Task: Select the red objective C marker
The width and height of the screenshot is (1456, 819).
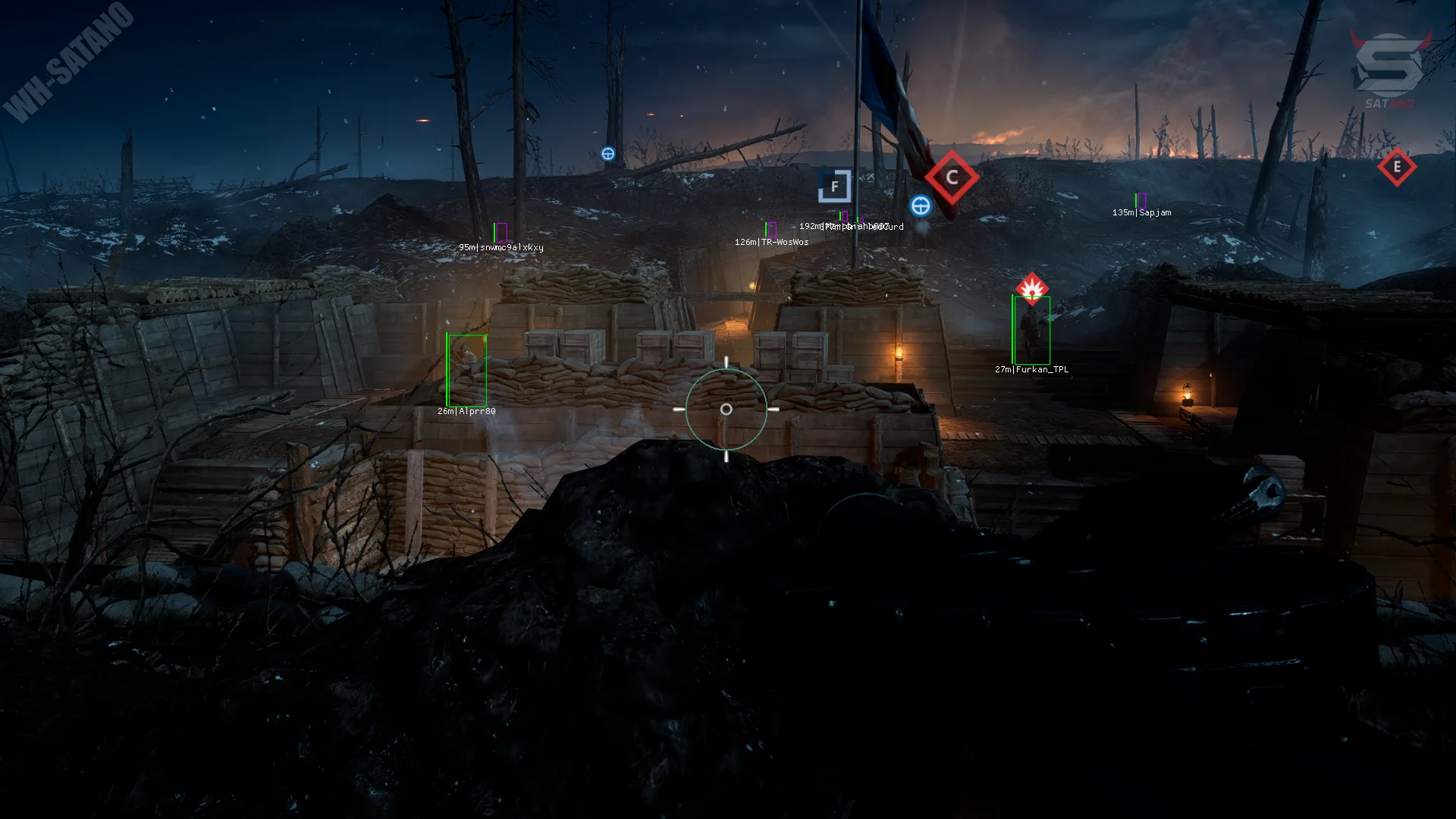Action: tap(952, 177)
